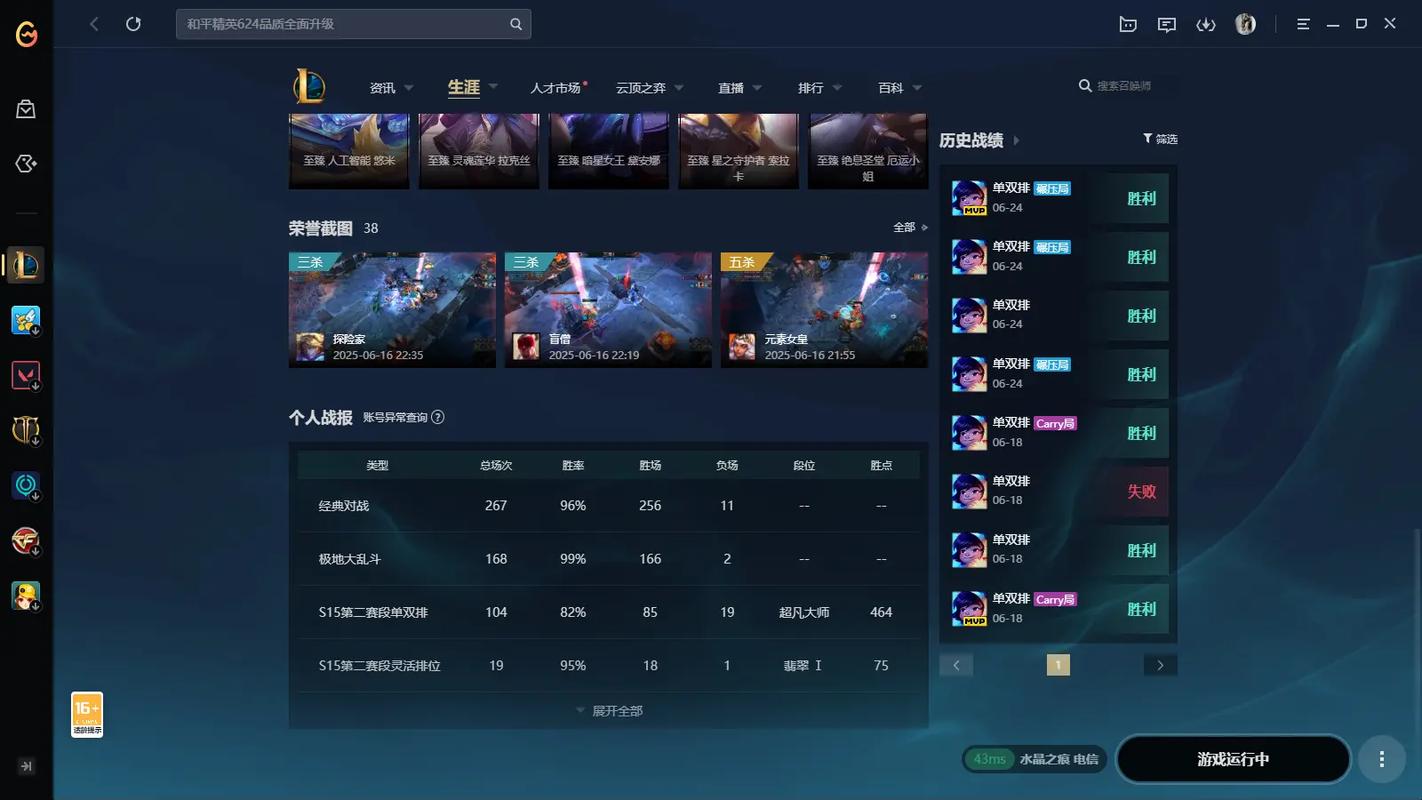Click the message notification icon top right
Screen dimensions: 1422x800
tap(1166, 23)
